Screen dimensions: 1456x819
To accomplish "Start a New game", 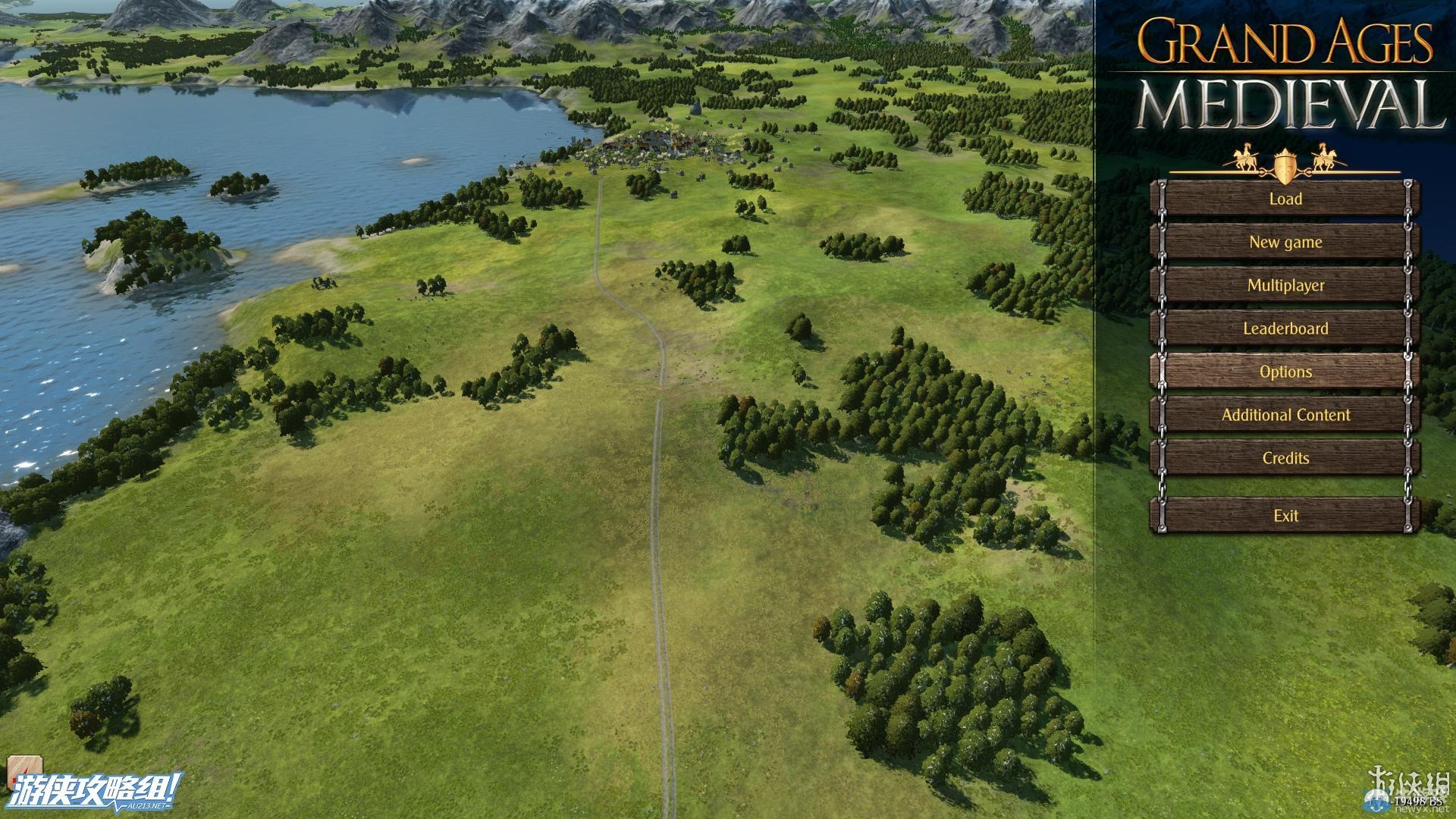I will pyautogui.click(x=1285, y=242).
